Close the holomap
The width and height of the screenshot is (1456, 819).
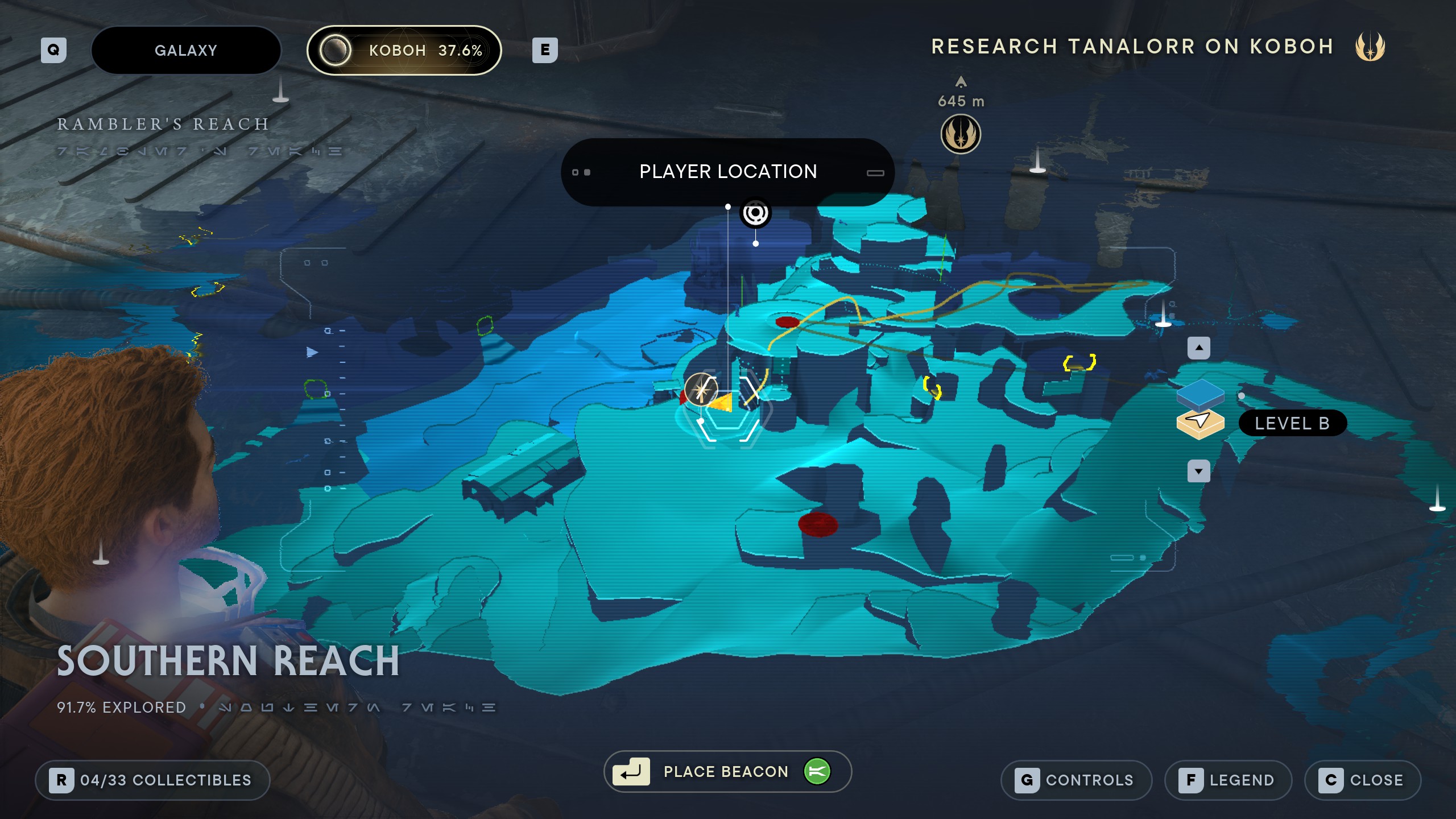(x=1363, y=780)
